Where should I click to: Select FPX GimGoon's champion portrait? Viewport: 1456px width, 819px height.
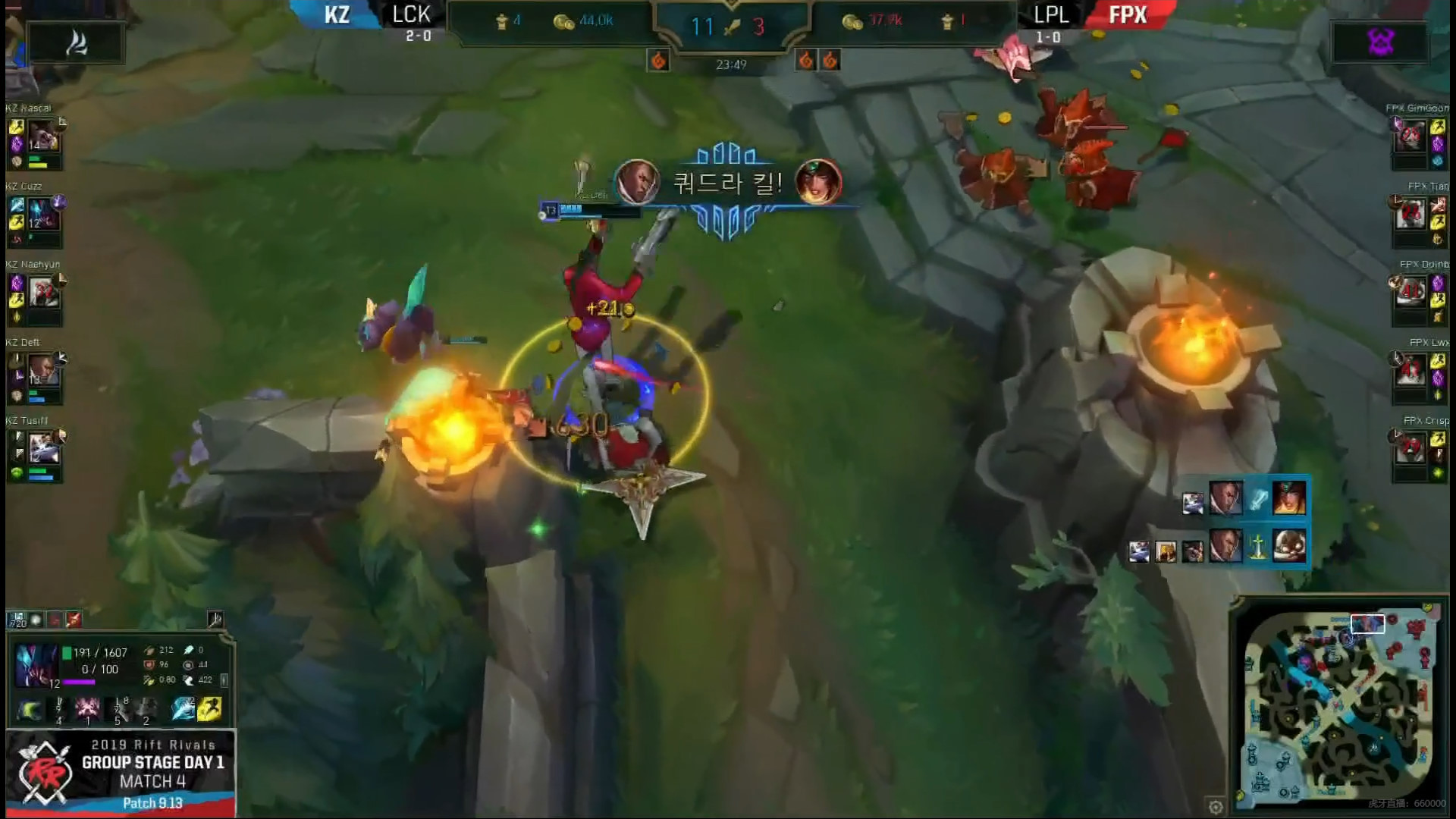point(1410,136)
